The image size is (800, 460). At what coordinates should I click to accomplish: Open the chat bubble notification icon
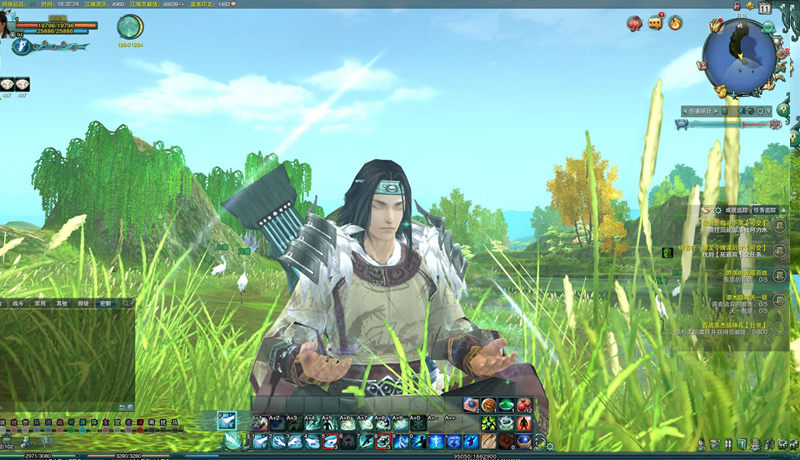coord(656,22)
